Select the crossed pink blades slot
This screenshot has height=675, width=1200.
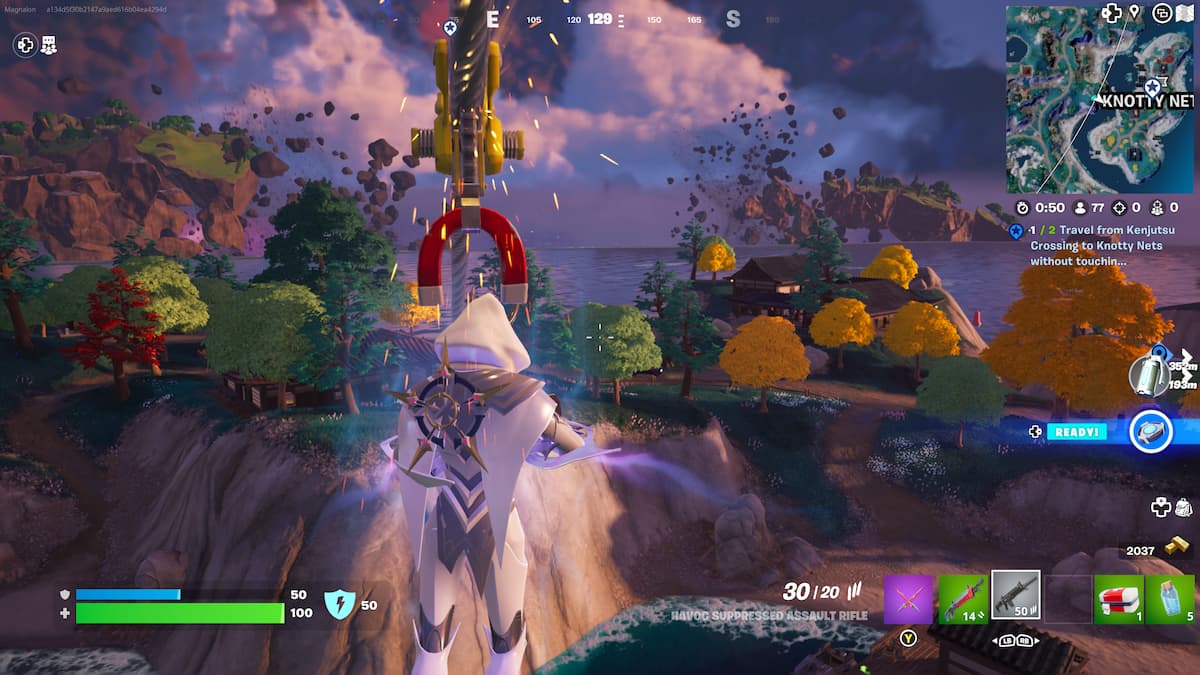tap(908, 599)
